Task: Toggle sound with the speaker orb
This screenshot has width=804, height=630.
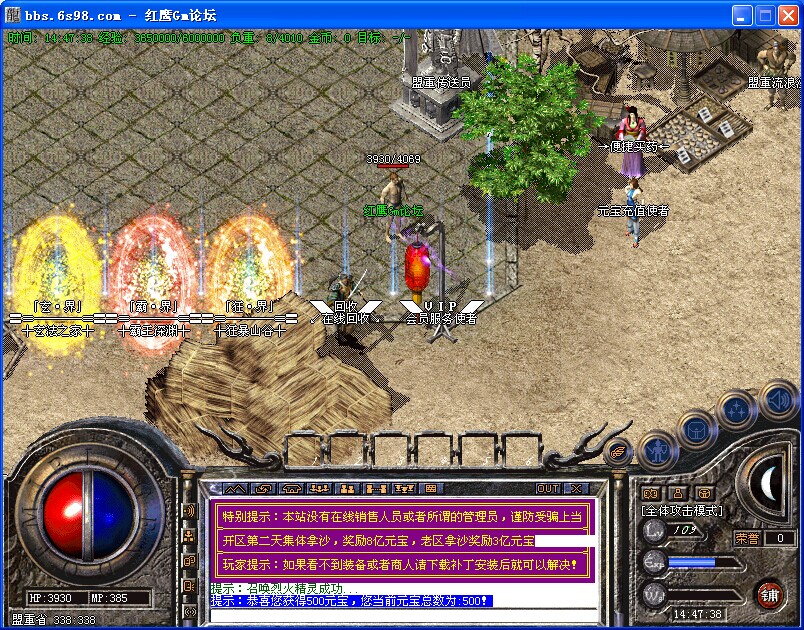Action: point(779,400)
